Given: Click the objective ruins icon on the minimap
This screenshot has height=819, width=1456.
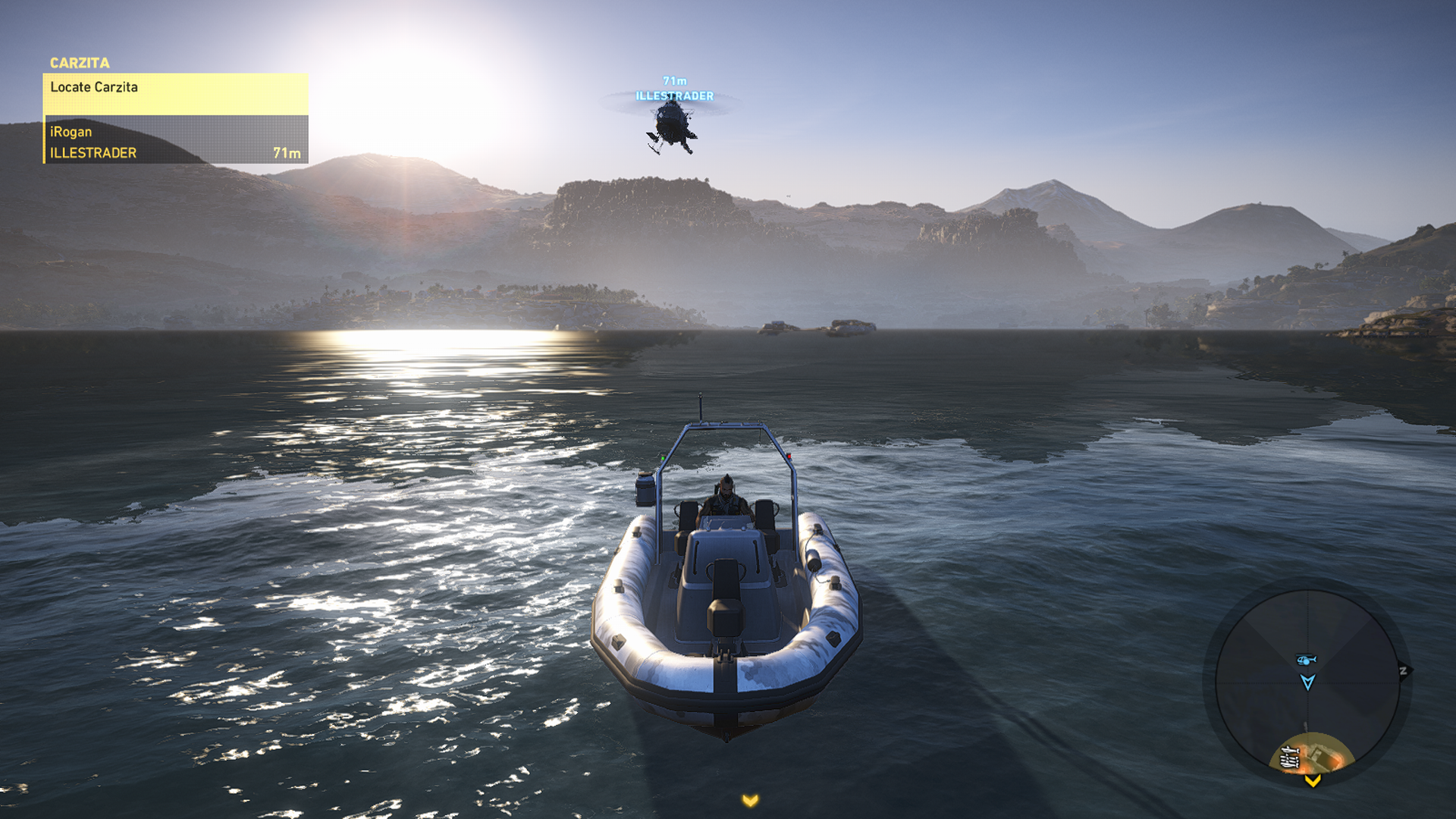Looking at the screenshot, I should tap(1290, 758).
